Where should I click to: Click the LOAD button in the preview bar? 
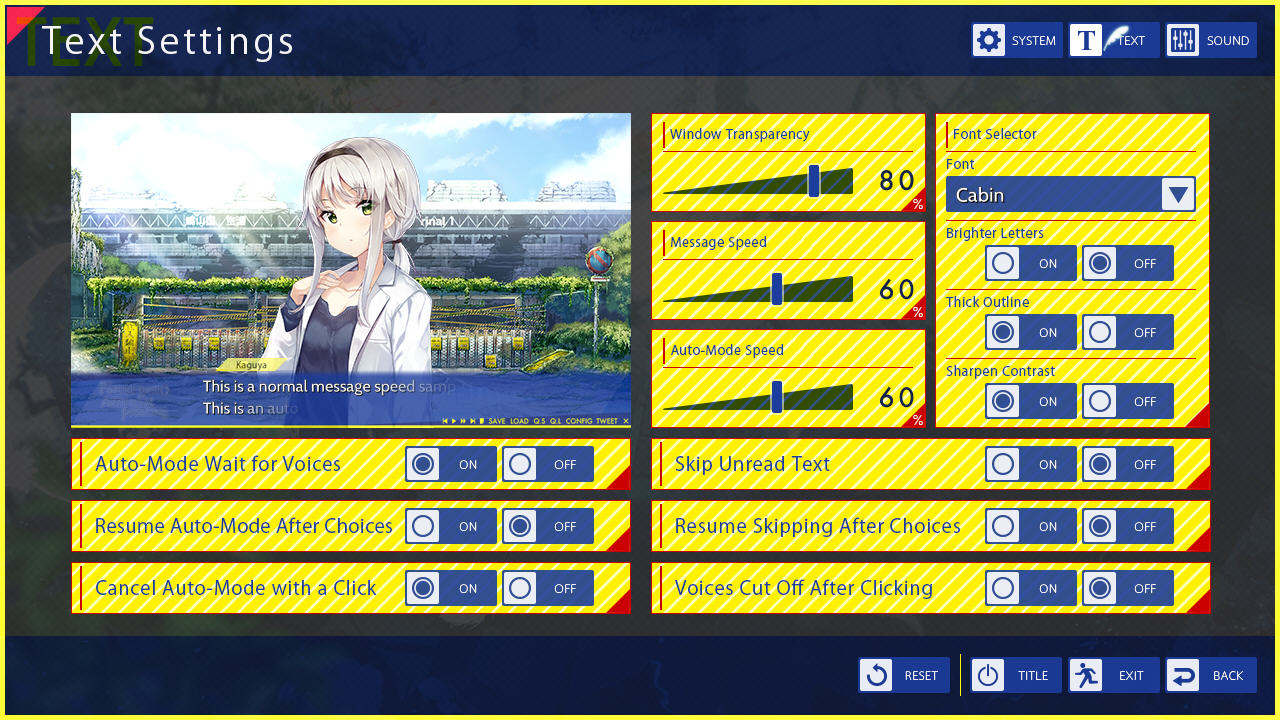pyautogui.click(x=518, y=422)
